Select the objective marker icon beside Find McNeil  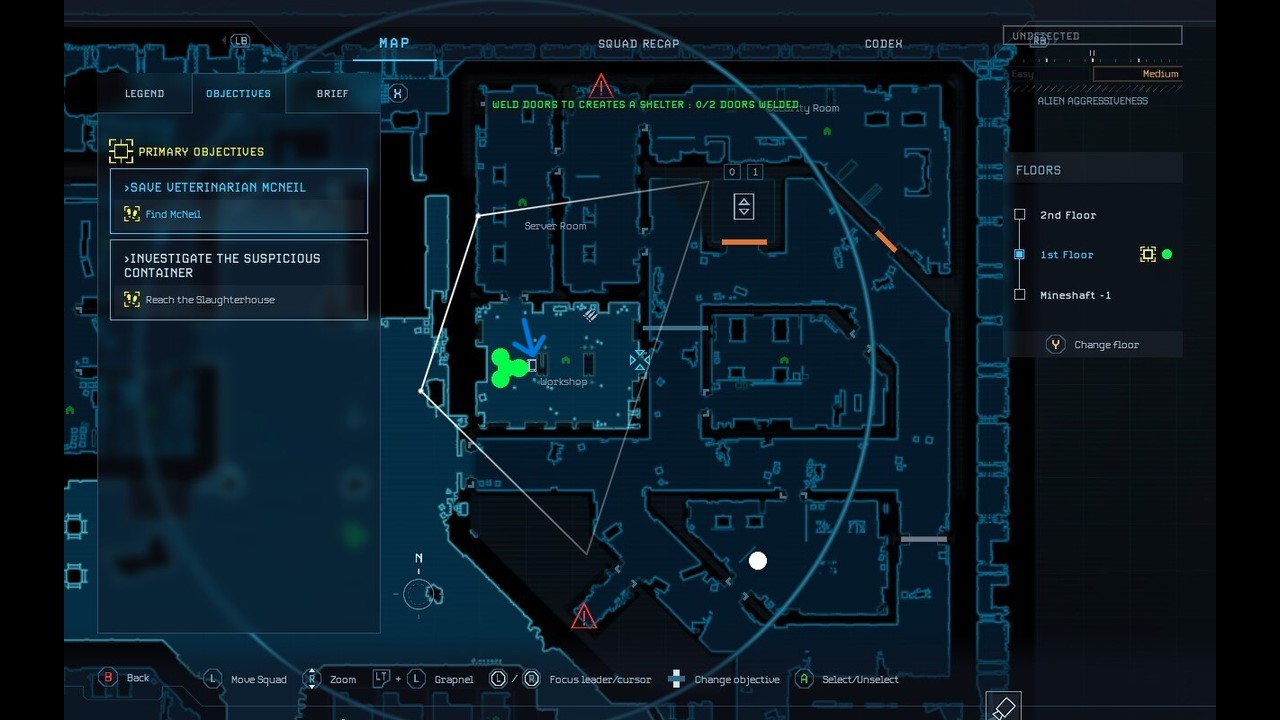pos(131,213)
